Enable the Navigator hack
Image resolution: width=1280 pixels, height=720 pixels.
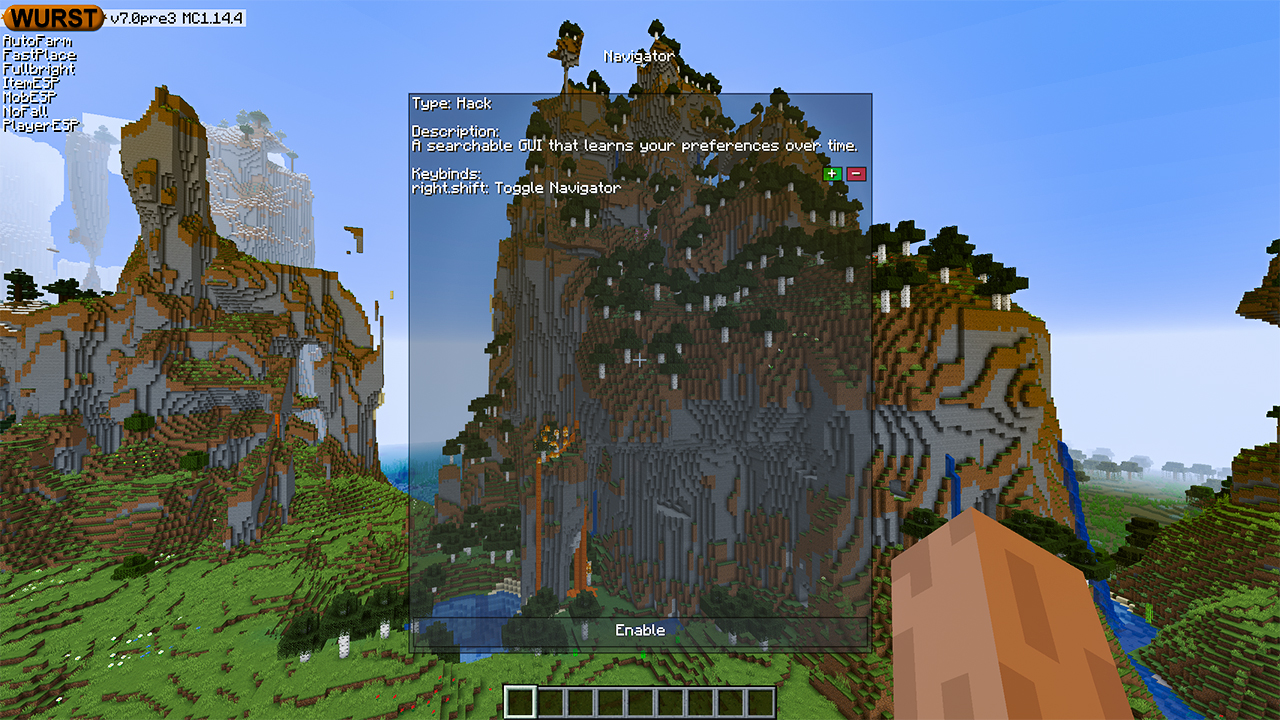(639, 631)
